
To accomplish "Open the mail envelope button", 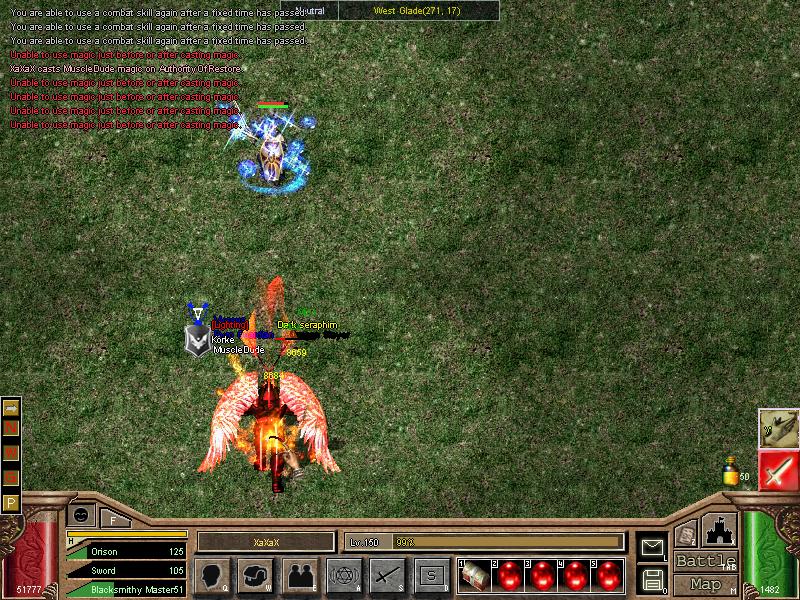I will (653, 548).
